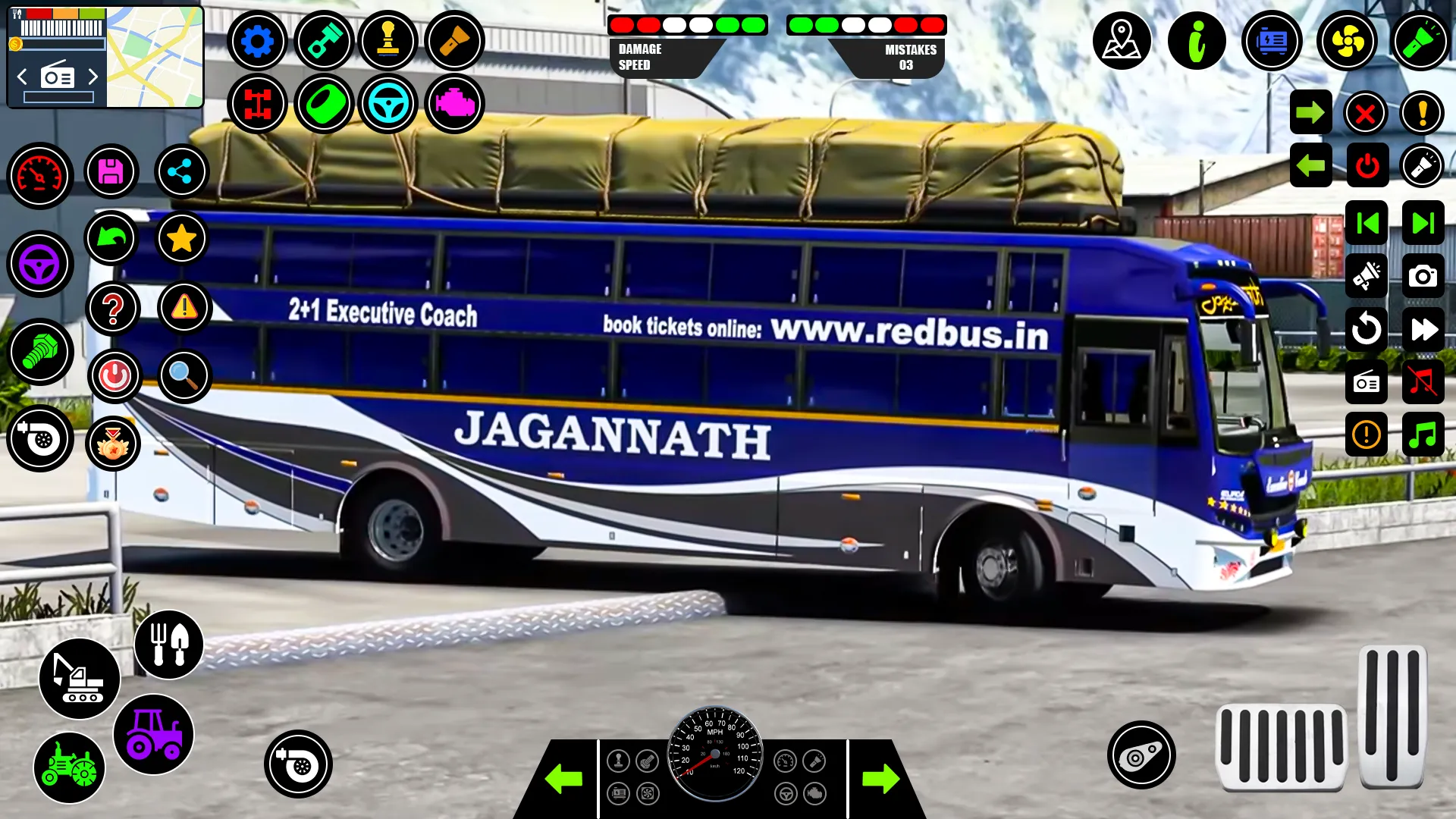Click the purple steering wheel button
1456x819 pixels.
coord(39,265)
